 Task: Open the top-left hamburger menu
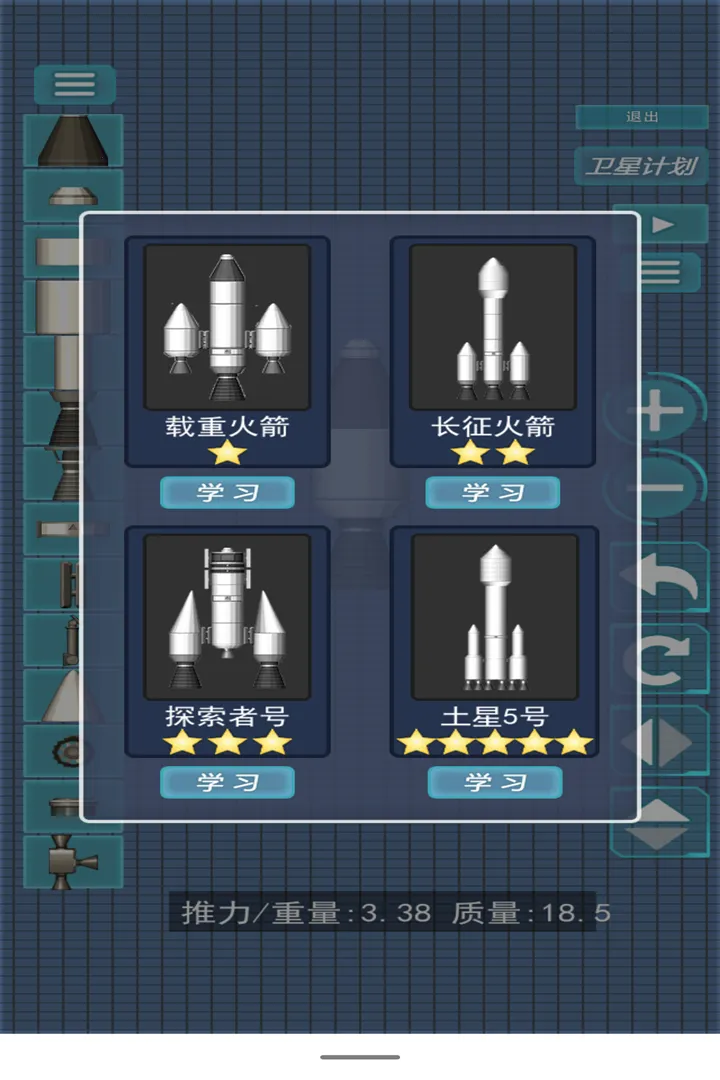coord(75,84)
